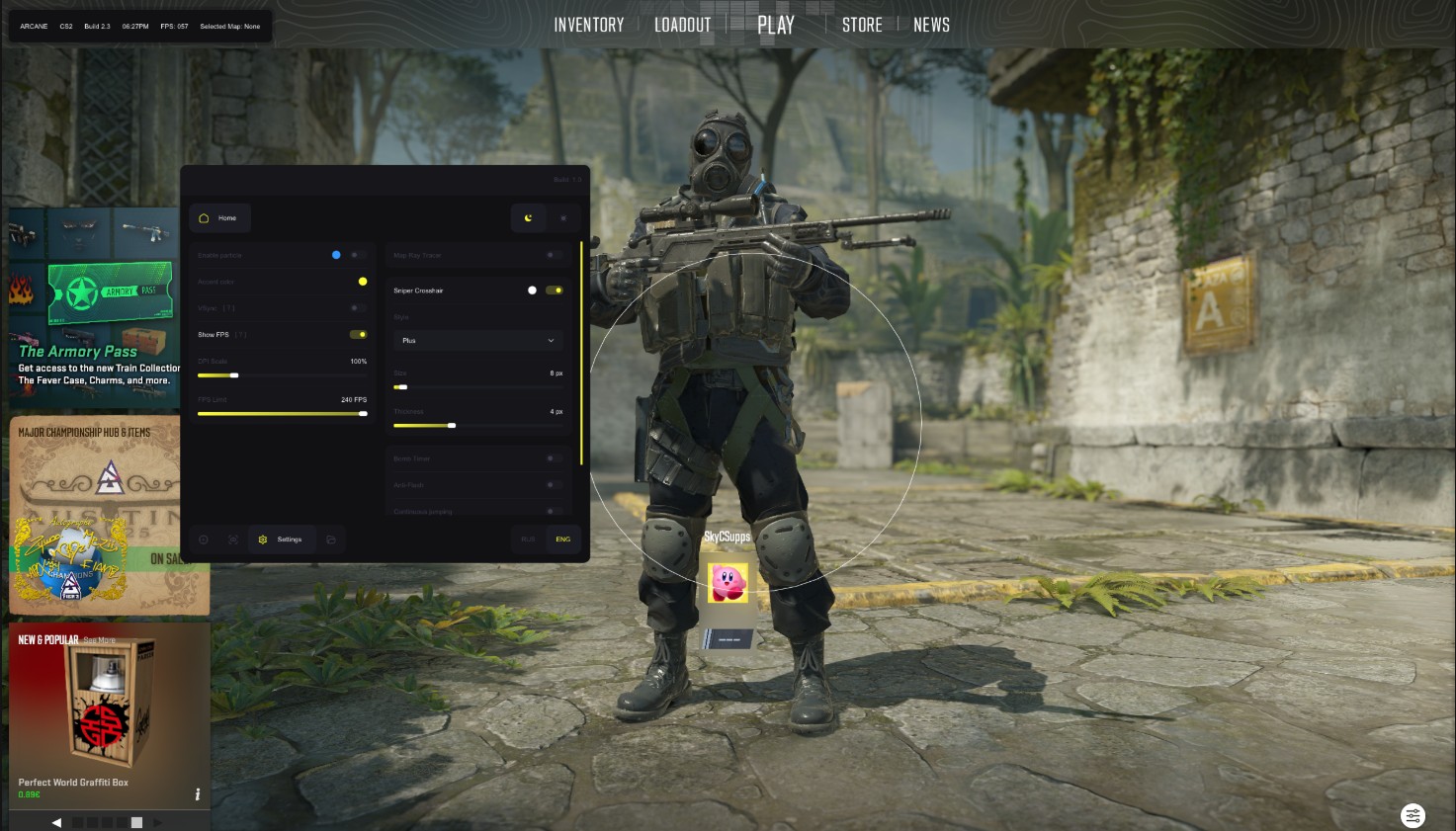
Task: Open the STORE menu item
Action: point(861,24)
